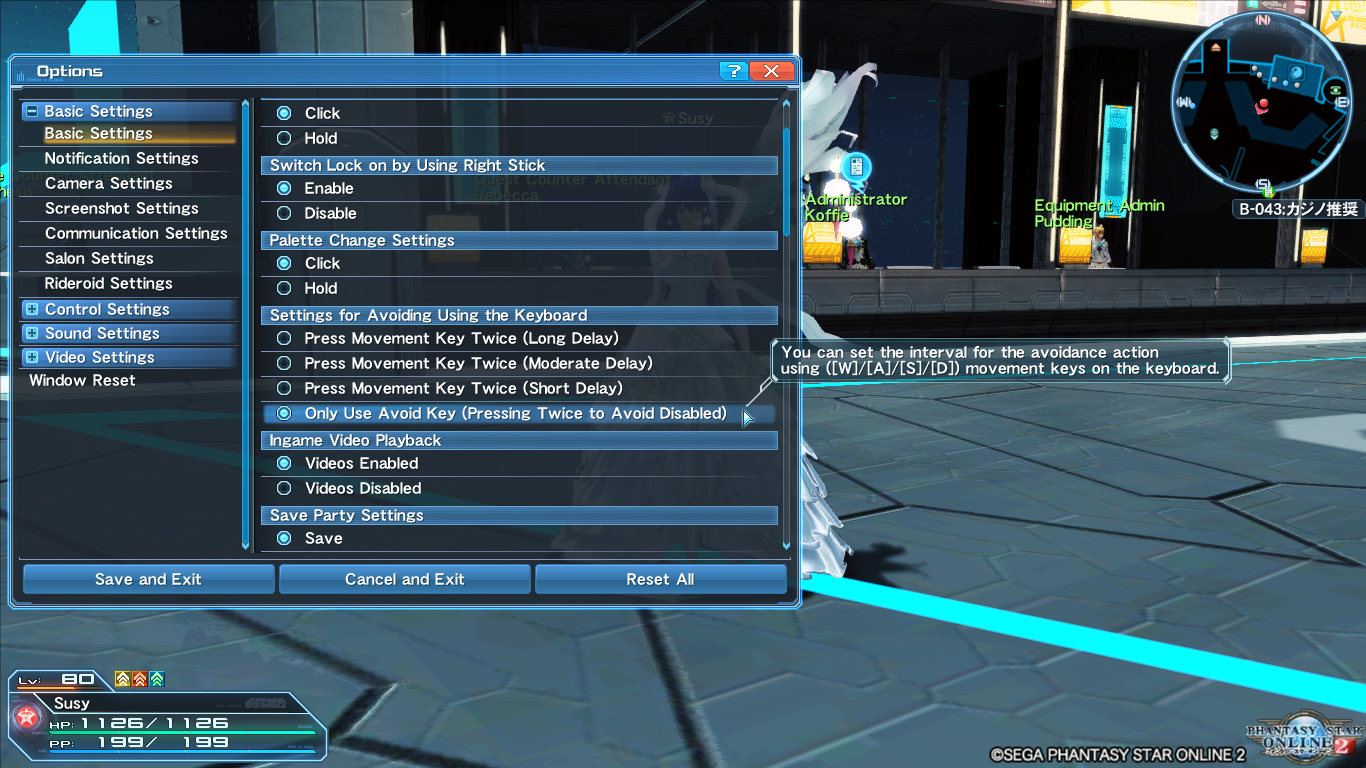Screen dimensions: 1366x768
Task: Click the green boost arrow icon near Lv 80
Action: point(158,677)
